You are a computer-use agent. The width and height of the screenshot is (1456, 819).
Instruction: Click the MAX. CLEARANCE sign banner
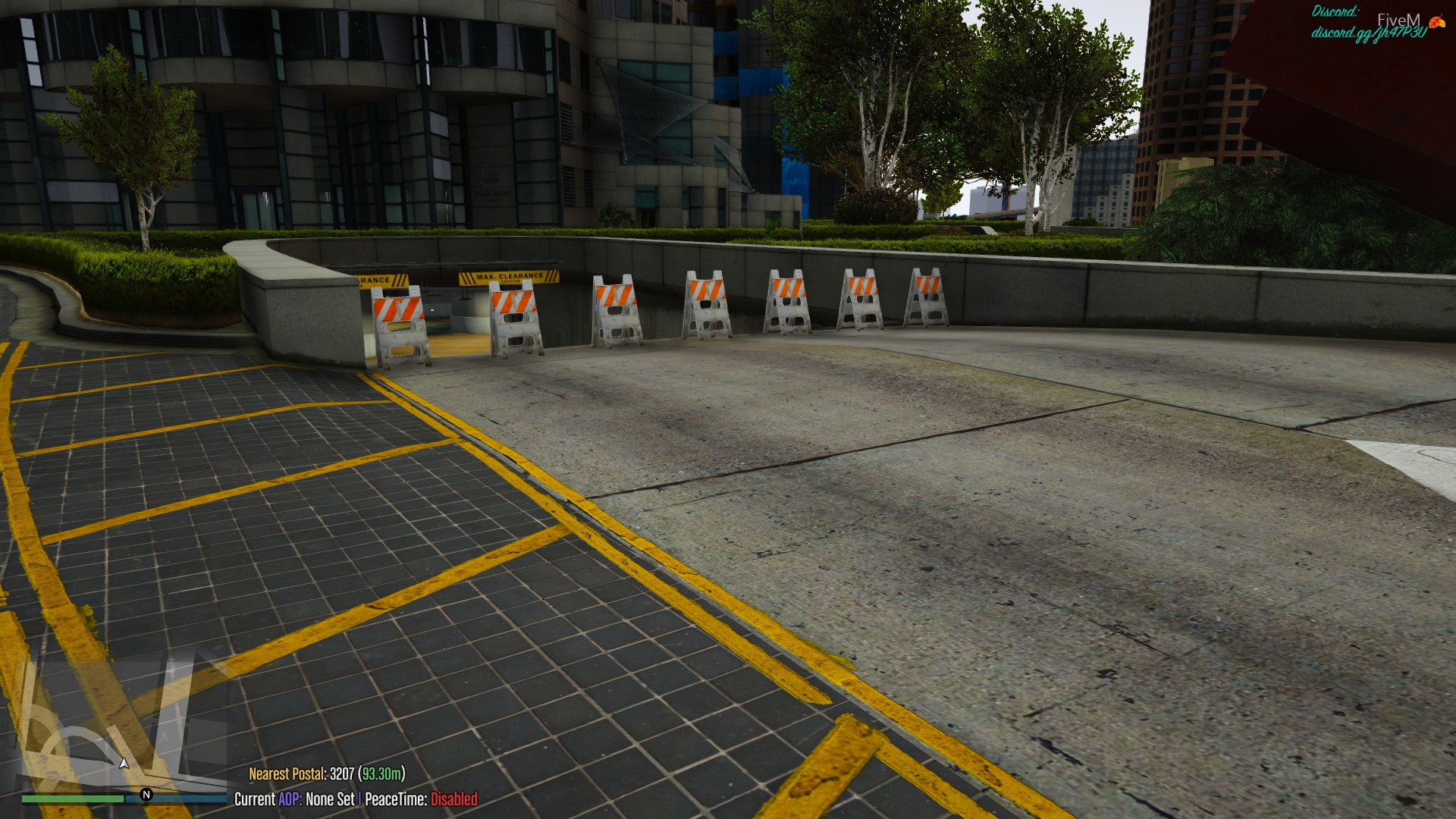coord(510,278)
